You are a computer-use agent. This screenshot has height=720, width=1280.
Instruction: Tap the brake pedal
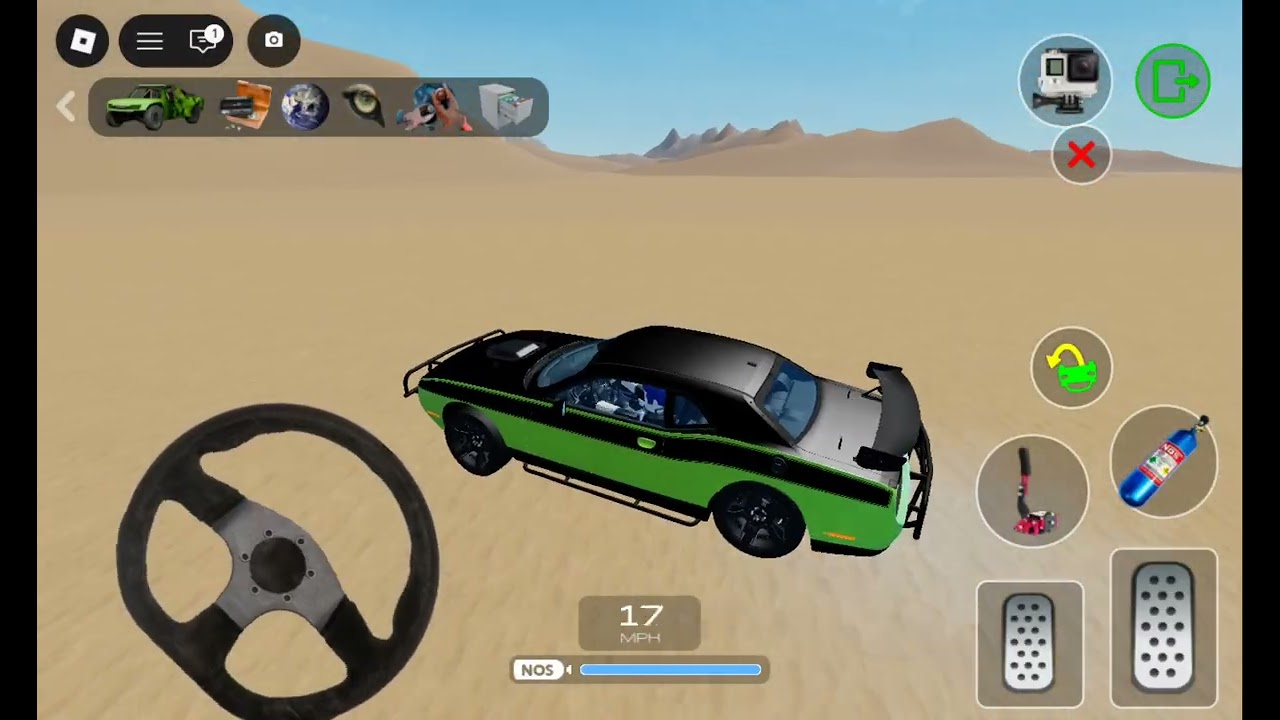pyautogui.click(x=1030, y=643)
